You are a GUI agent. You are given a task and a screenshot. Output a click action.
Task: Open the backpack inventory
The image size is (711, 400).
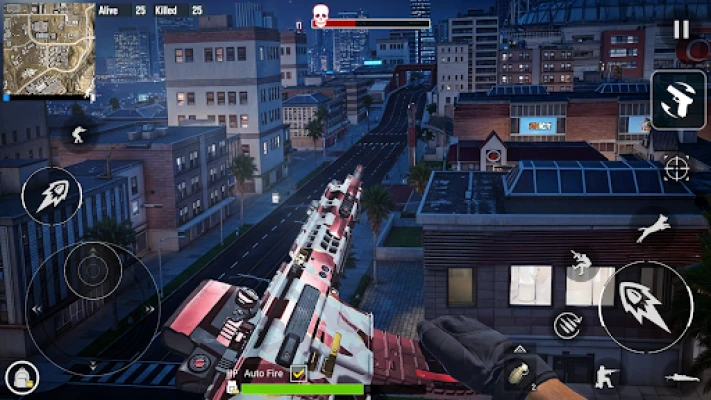(20, 378)
